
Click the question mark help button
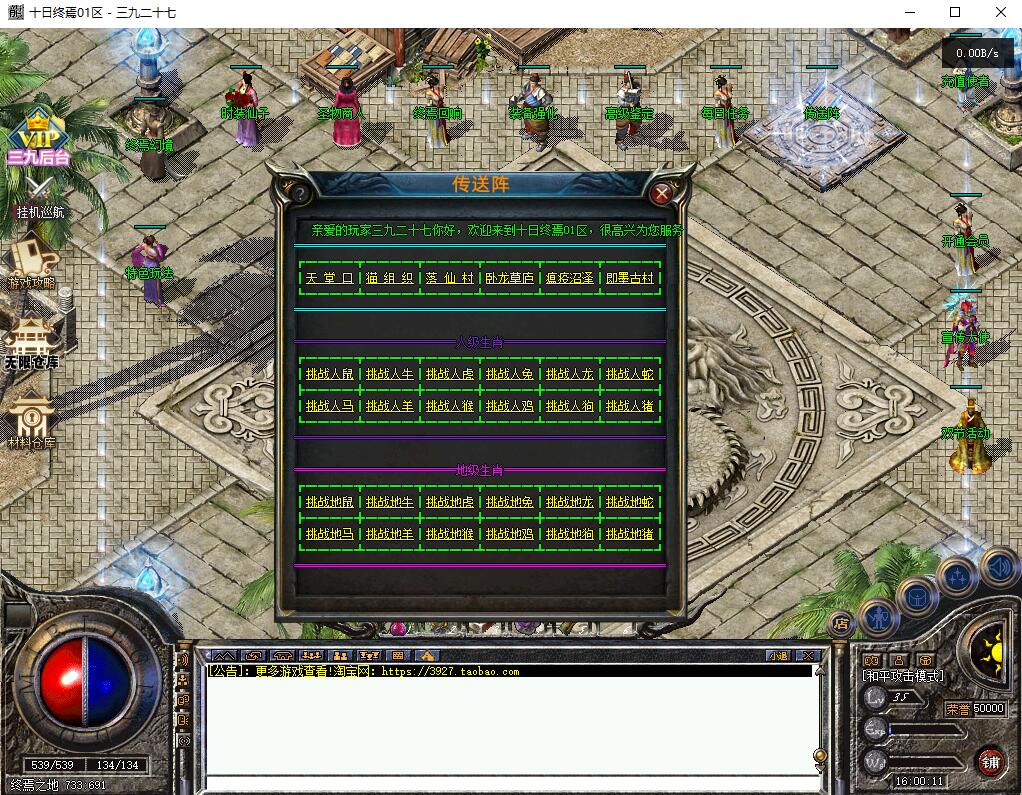[x=297, y=193]
